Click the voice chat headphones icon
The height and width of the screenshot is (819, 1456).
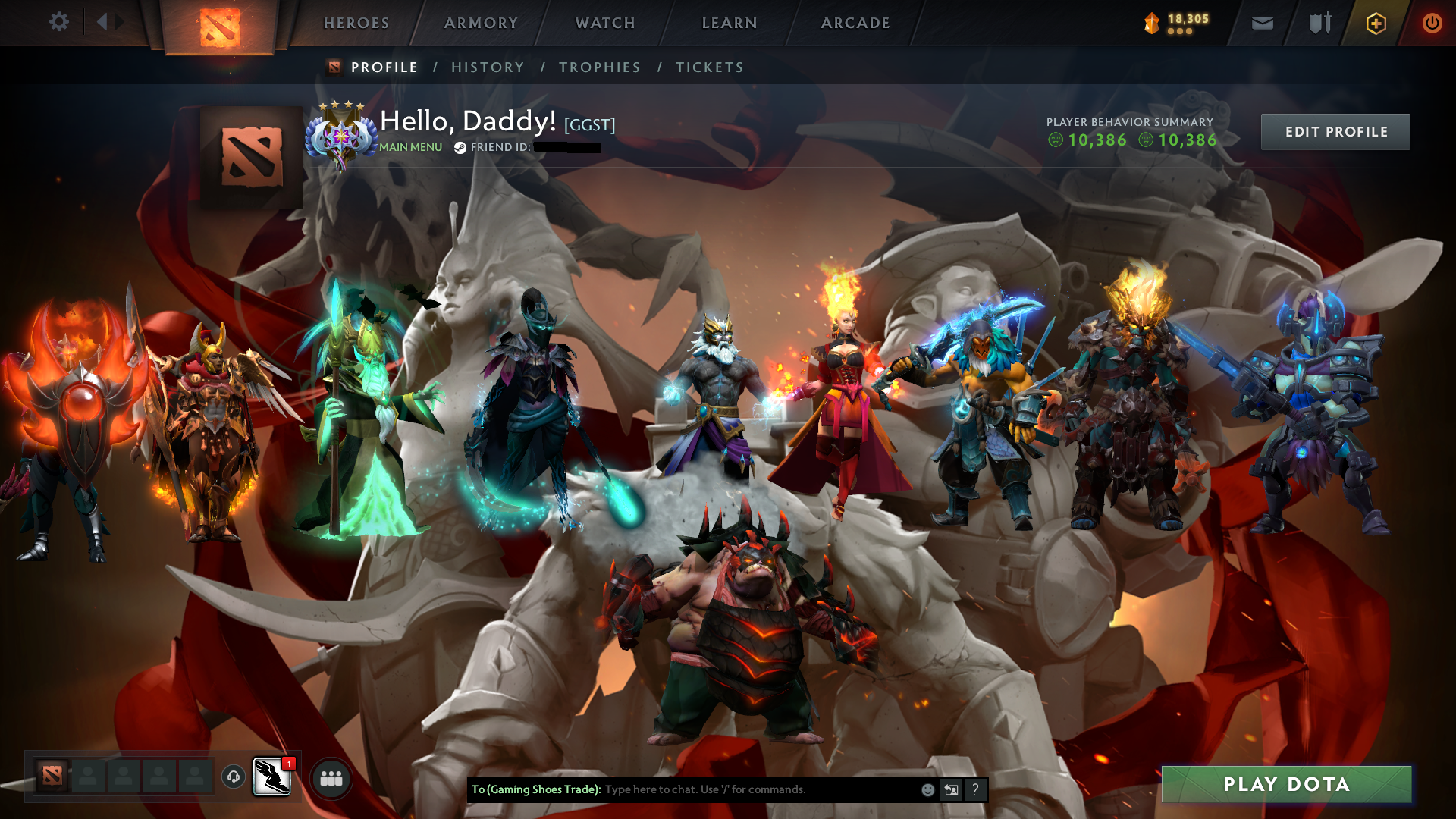[233, 777]
